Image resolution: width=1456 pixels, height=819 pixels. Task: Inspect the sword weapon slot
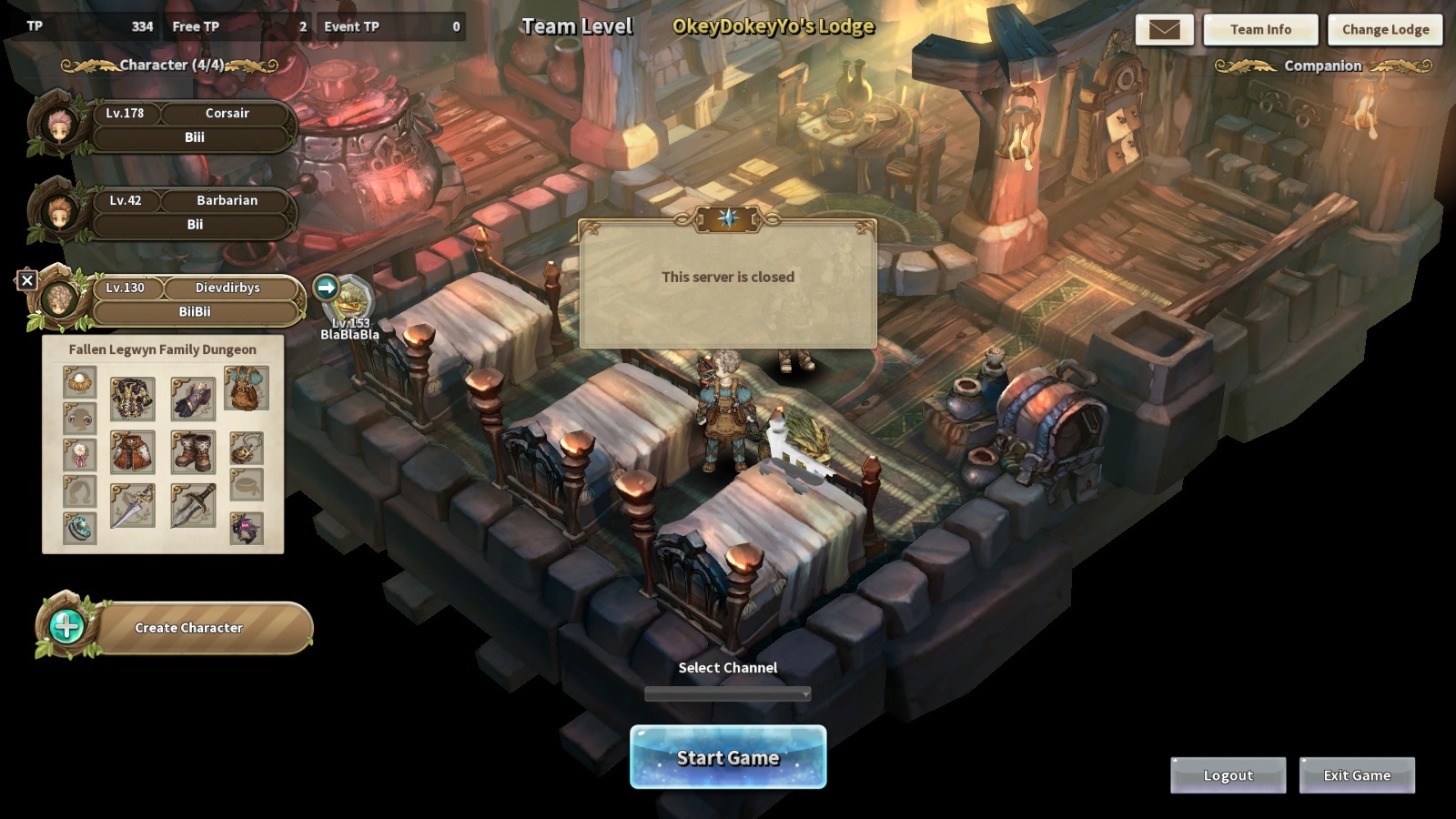133,506
